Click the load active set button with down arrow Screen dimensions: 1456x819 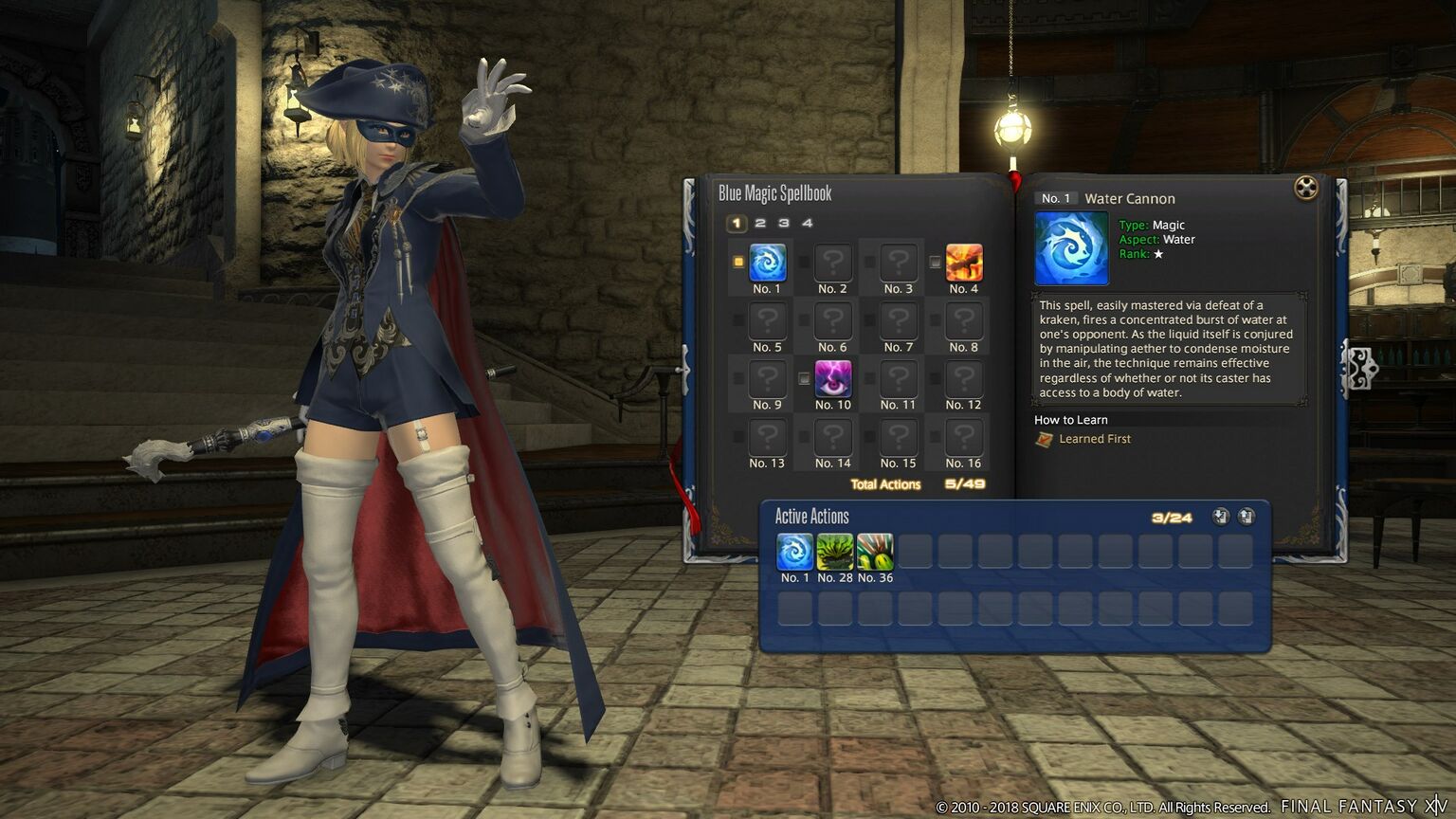[x=1220, y=517]
